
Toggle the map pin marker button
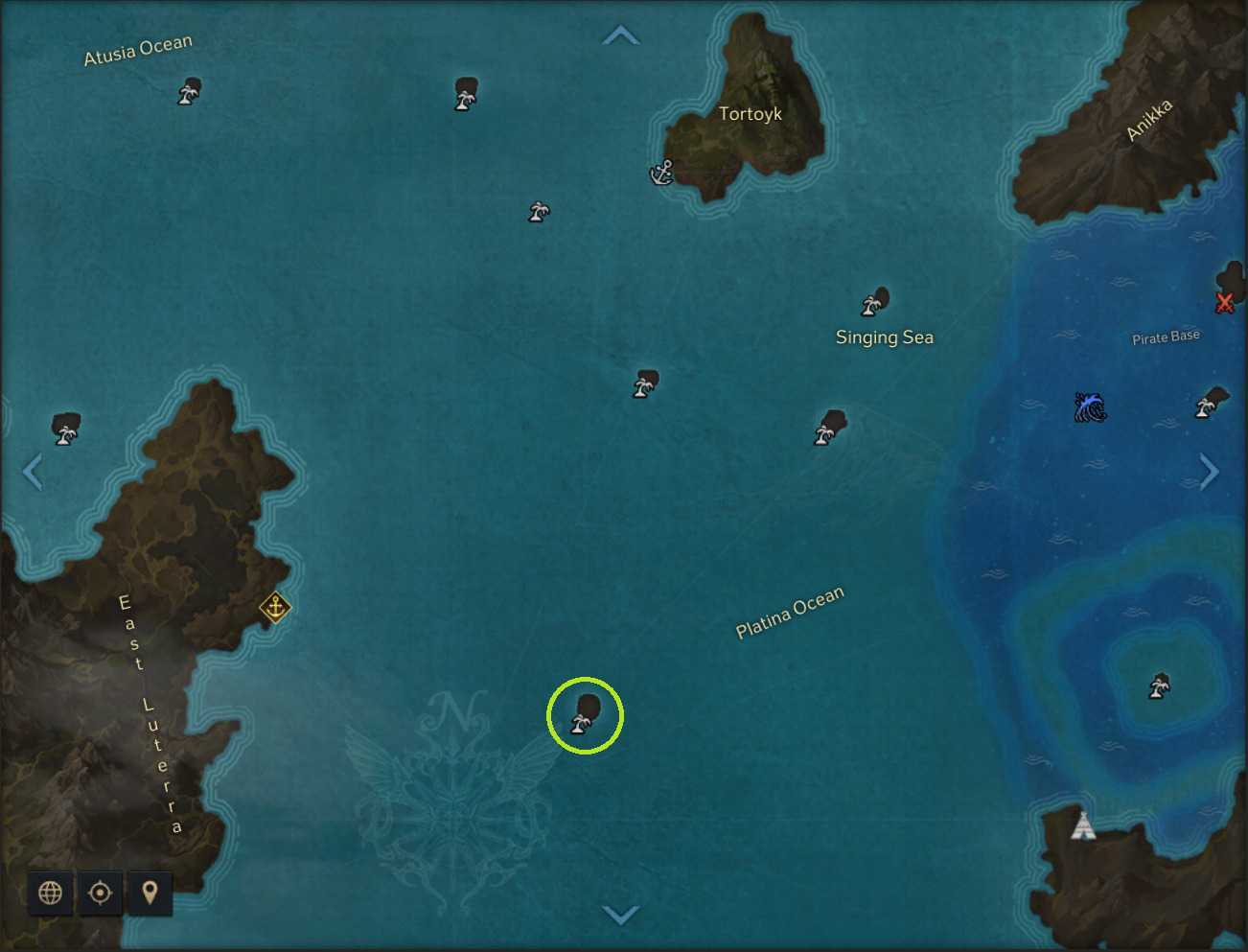(150, 893)
